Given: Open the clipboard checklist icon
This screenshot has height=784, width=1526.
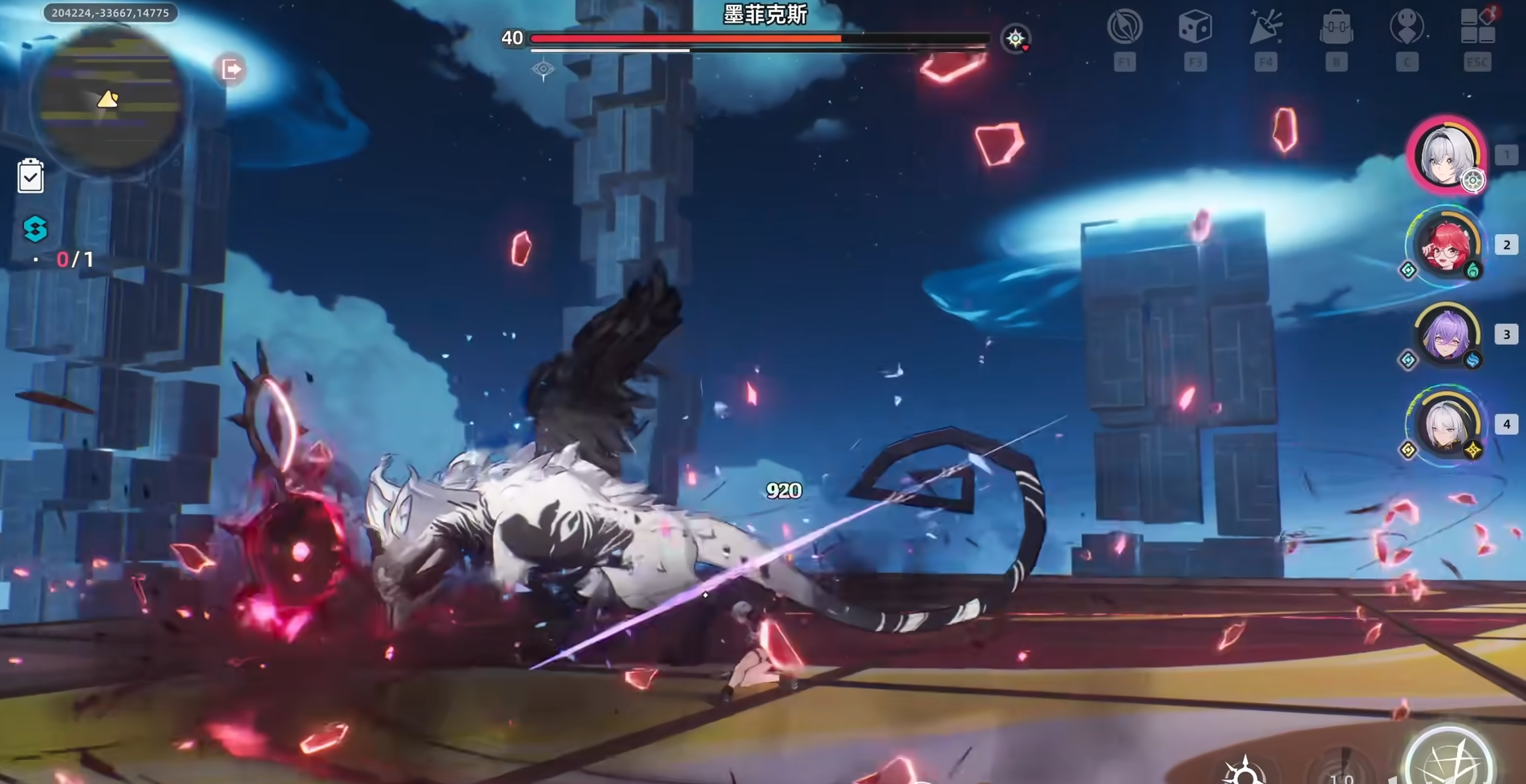Looking at the screenshot, I should [x=30, y=176].
